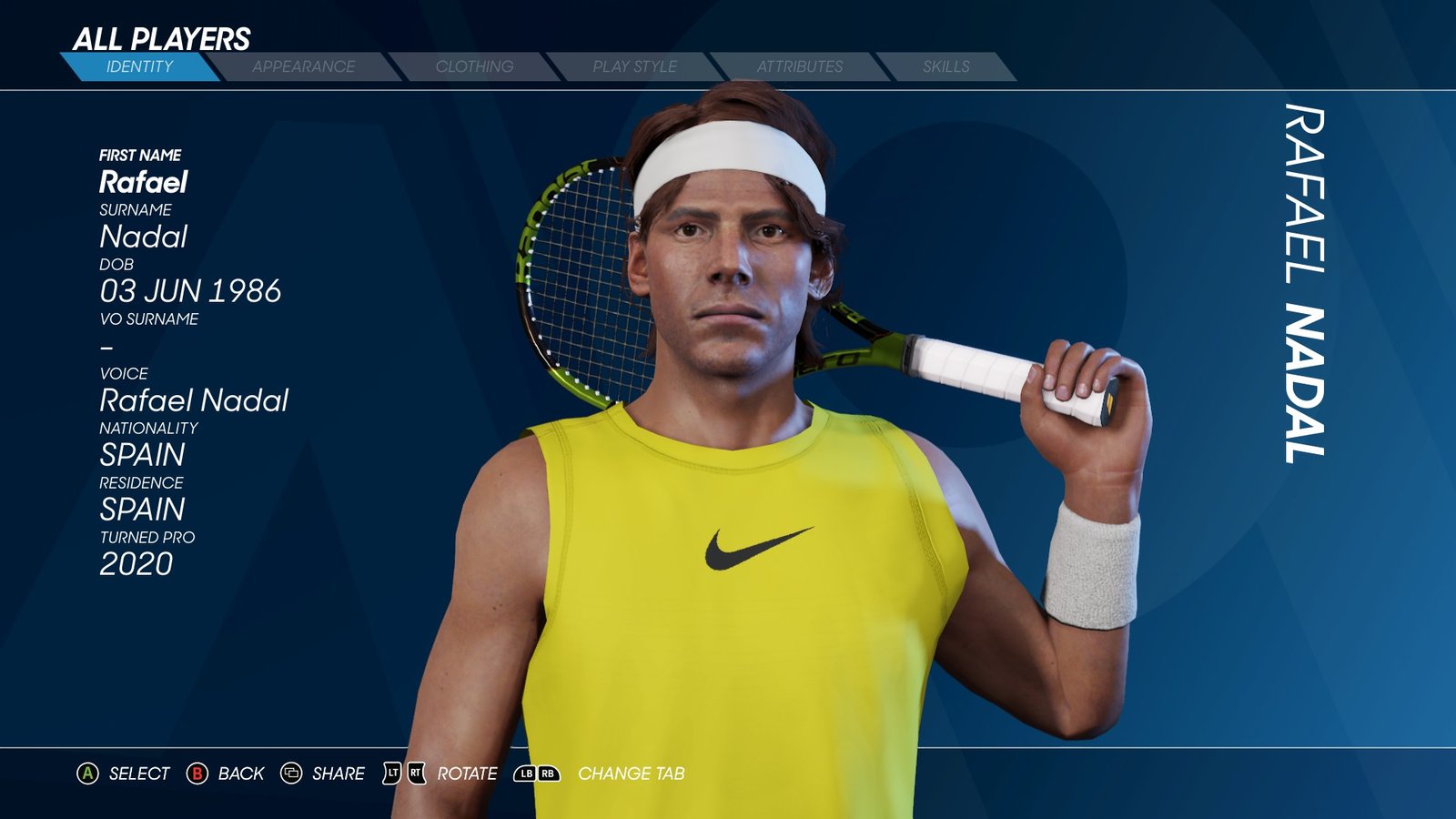Open the Clothing tab
The image size is (1456, 819).
coord(474,66)
